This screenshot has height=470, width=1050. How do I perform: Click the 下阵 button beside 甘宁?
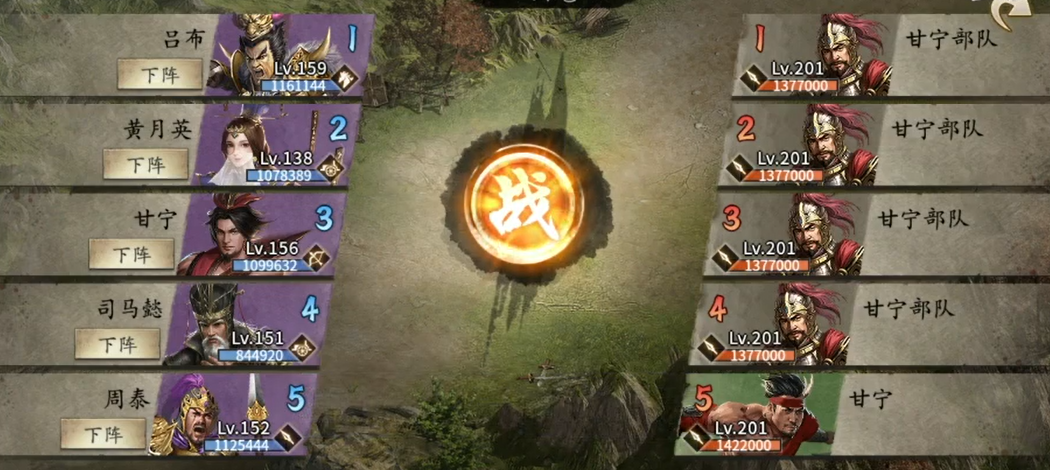click(x=131, y=253)
